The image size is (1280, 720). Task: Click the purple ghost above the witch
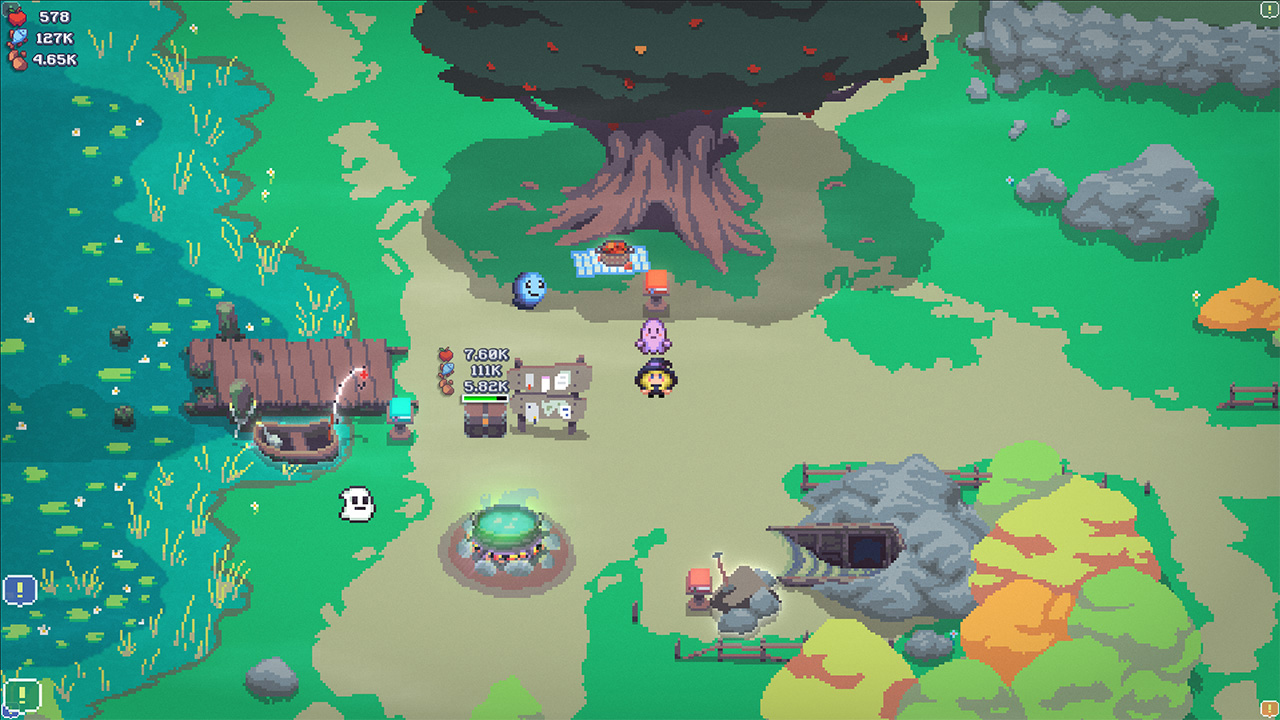[655, 338]
